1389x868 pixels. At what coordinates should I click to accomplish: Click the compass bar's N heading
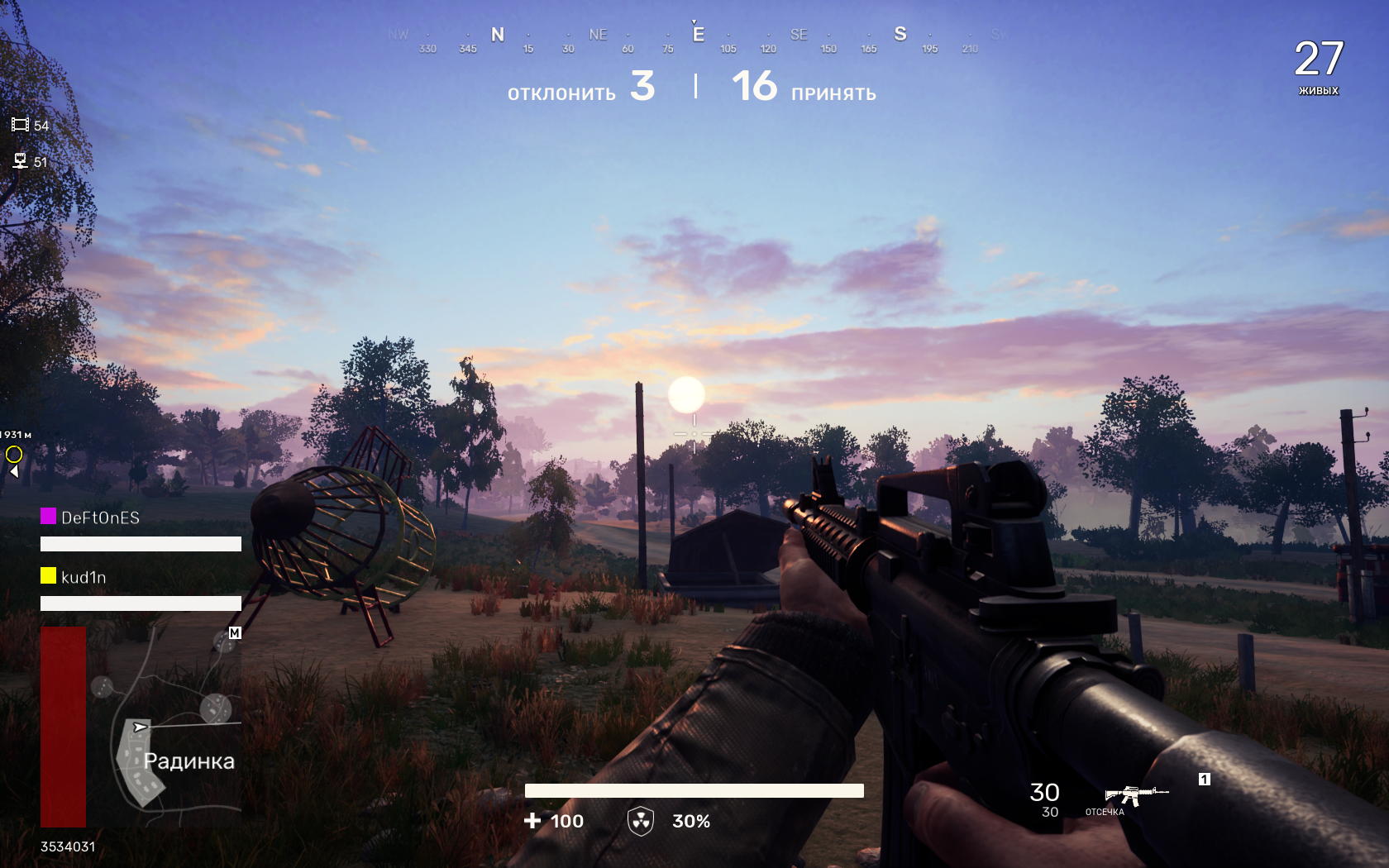(498, 35)
